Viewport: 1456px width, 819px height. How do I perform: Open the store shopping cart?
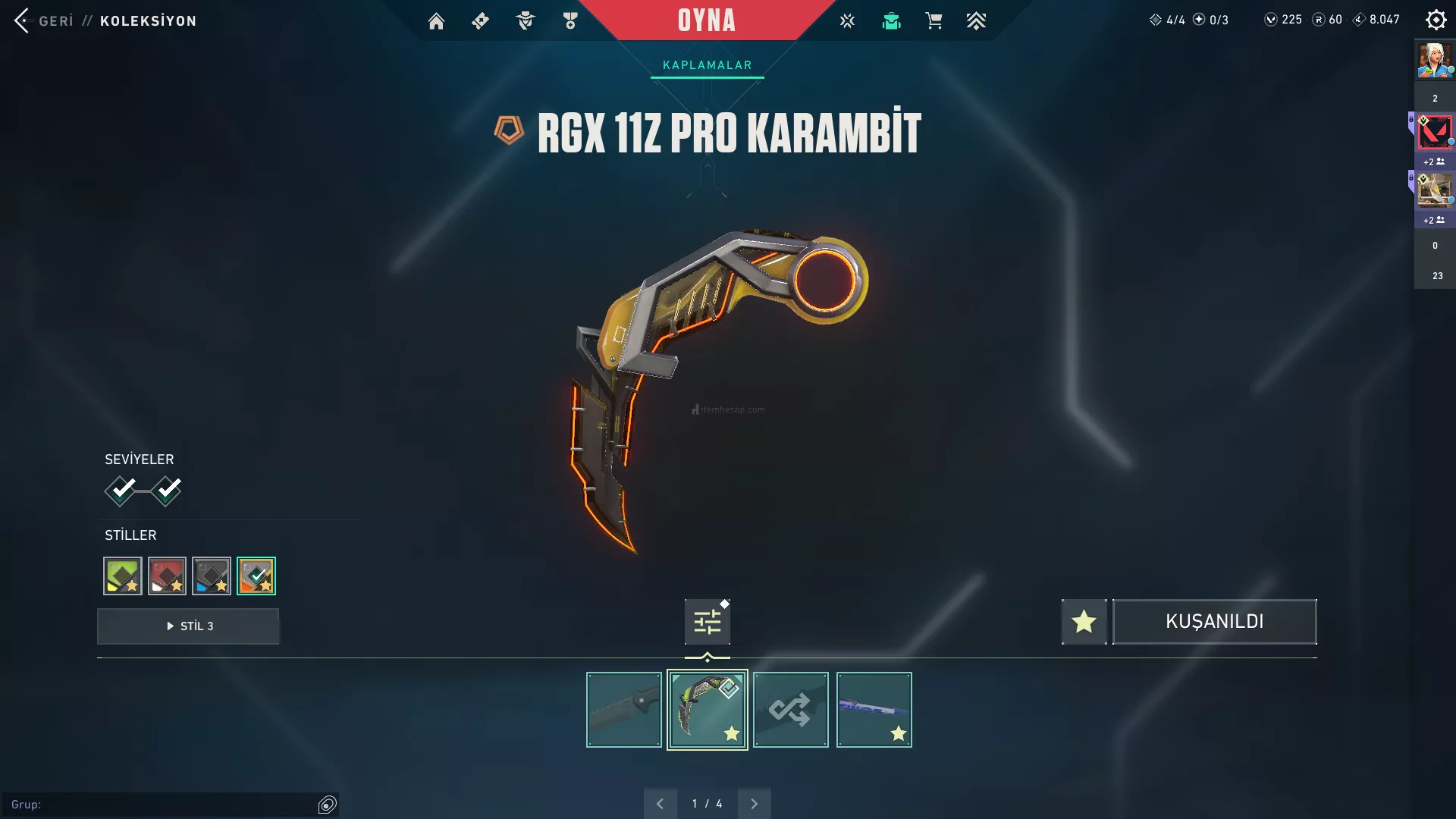tap(934, 21)
